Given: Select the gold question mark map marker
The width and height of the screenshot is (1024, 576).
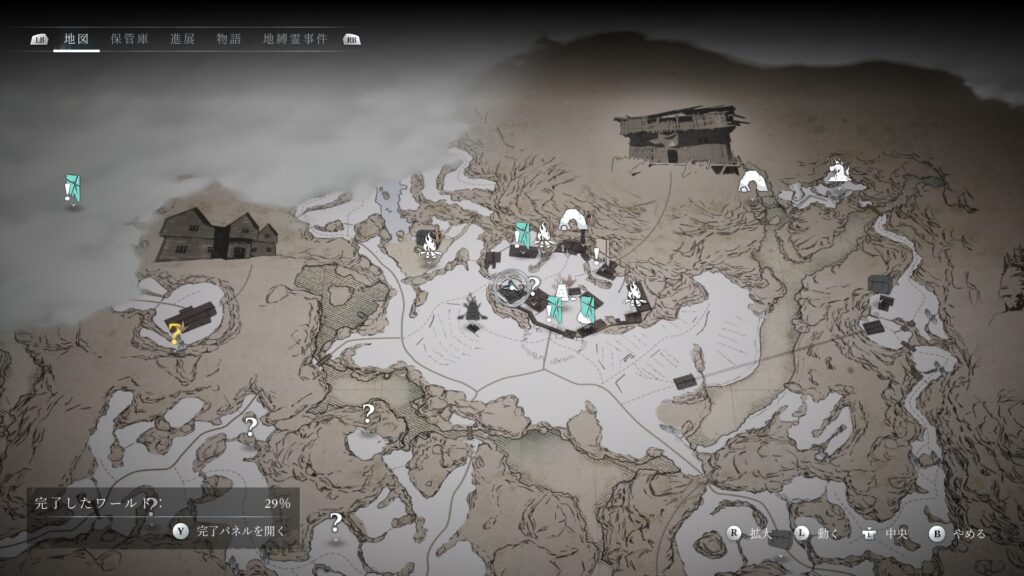Looking at the screenshot, I should pos(175,334).
